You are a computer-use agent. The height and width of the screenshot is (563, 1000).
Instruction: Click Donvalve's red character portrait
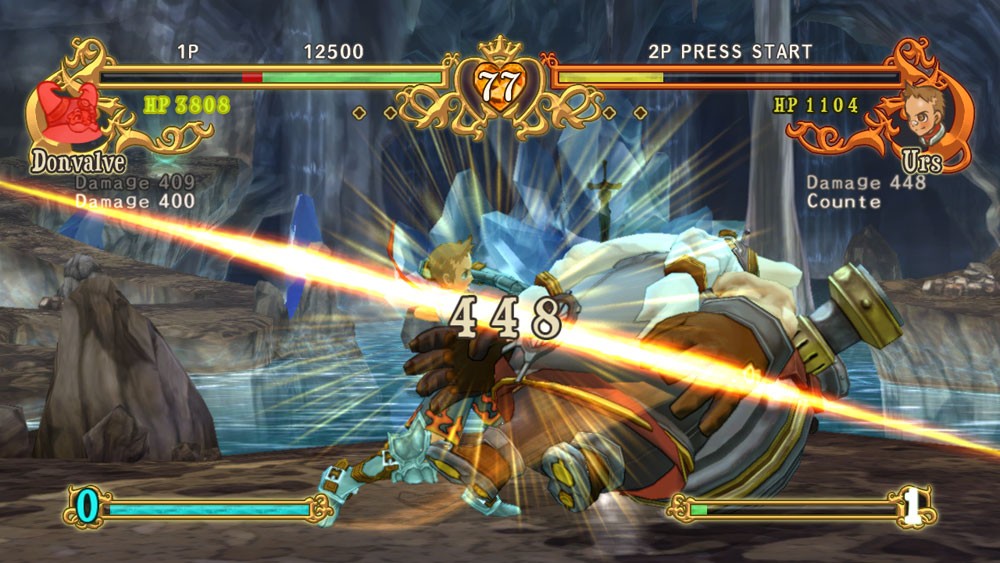[x=69, y=112]
